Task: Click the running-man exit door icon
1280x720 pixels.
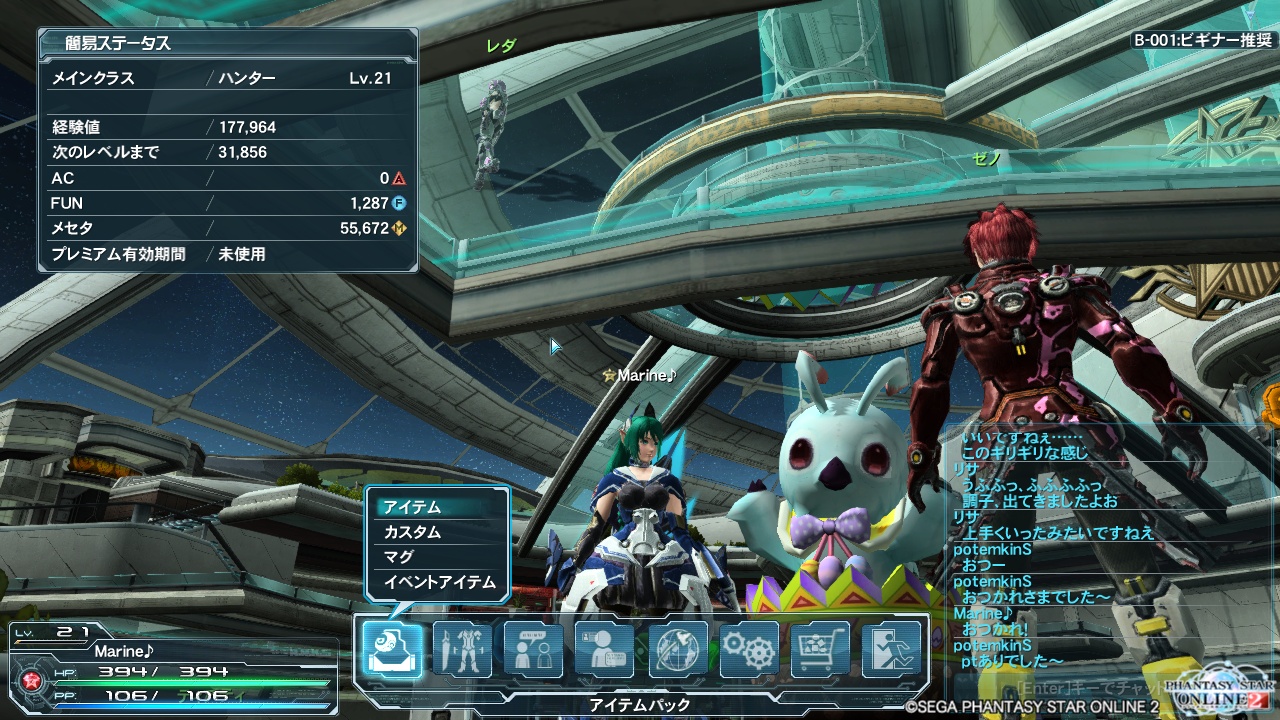Action: pyautogui.click(x=891, y=649)
